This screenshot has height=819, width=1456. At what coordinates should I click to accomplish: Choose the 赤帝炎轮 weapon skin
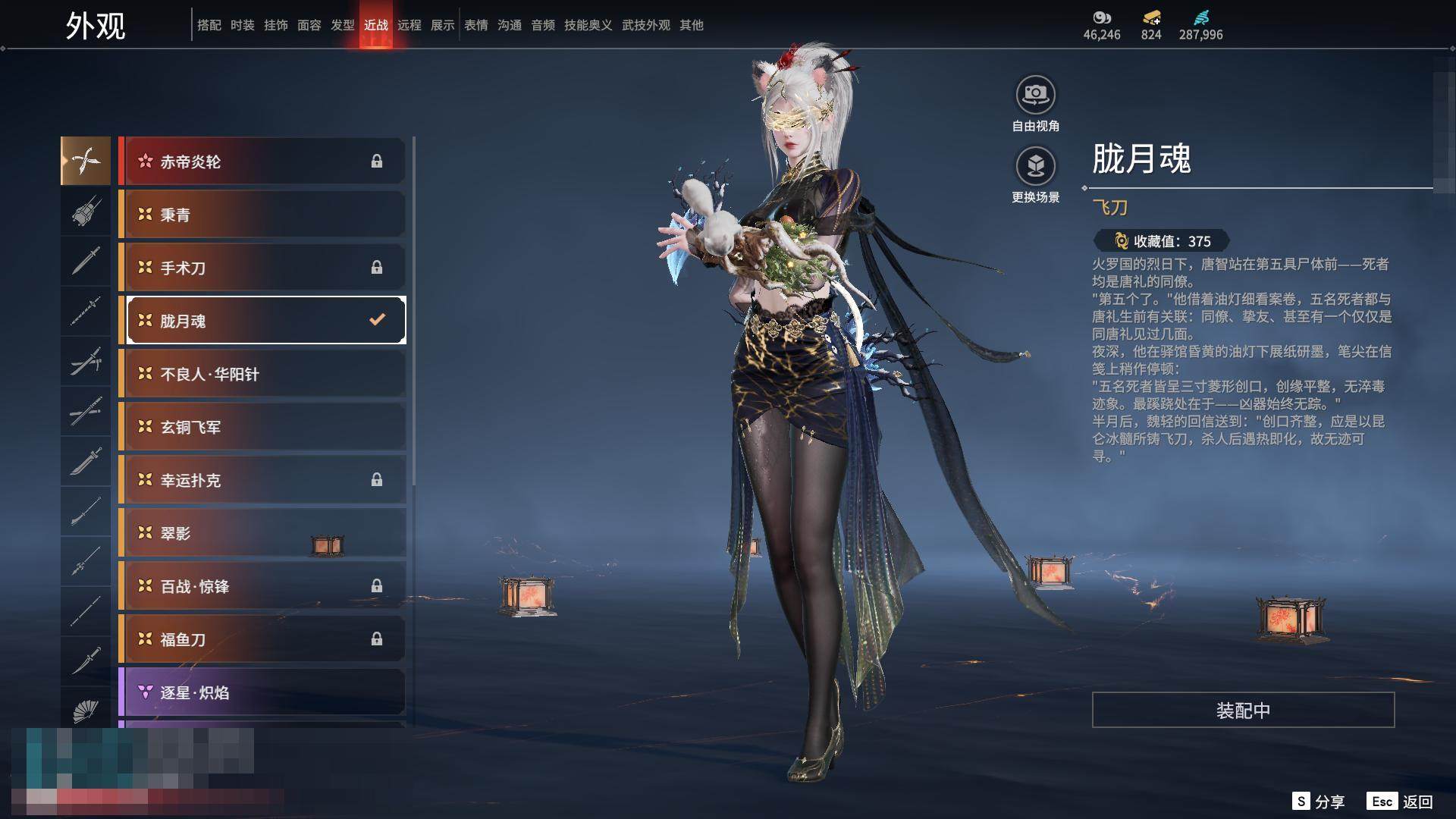pos(262,162)
